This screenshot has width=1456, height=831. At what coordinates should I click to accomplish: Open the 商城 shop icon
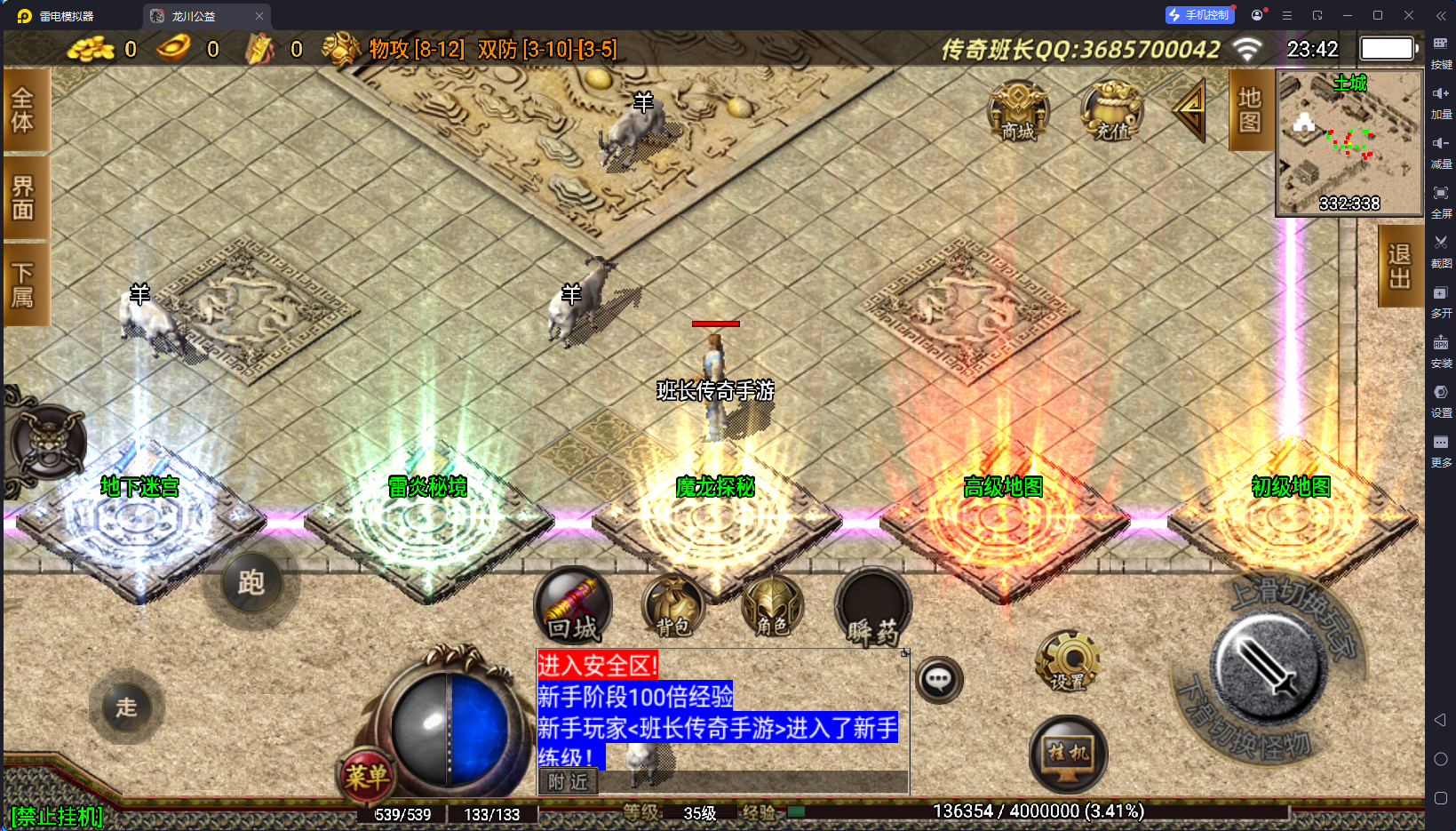click(1018, 112)
